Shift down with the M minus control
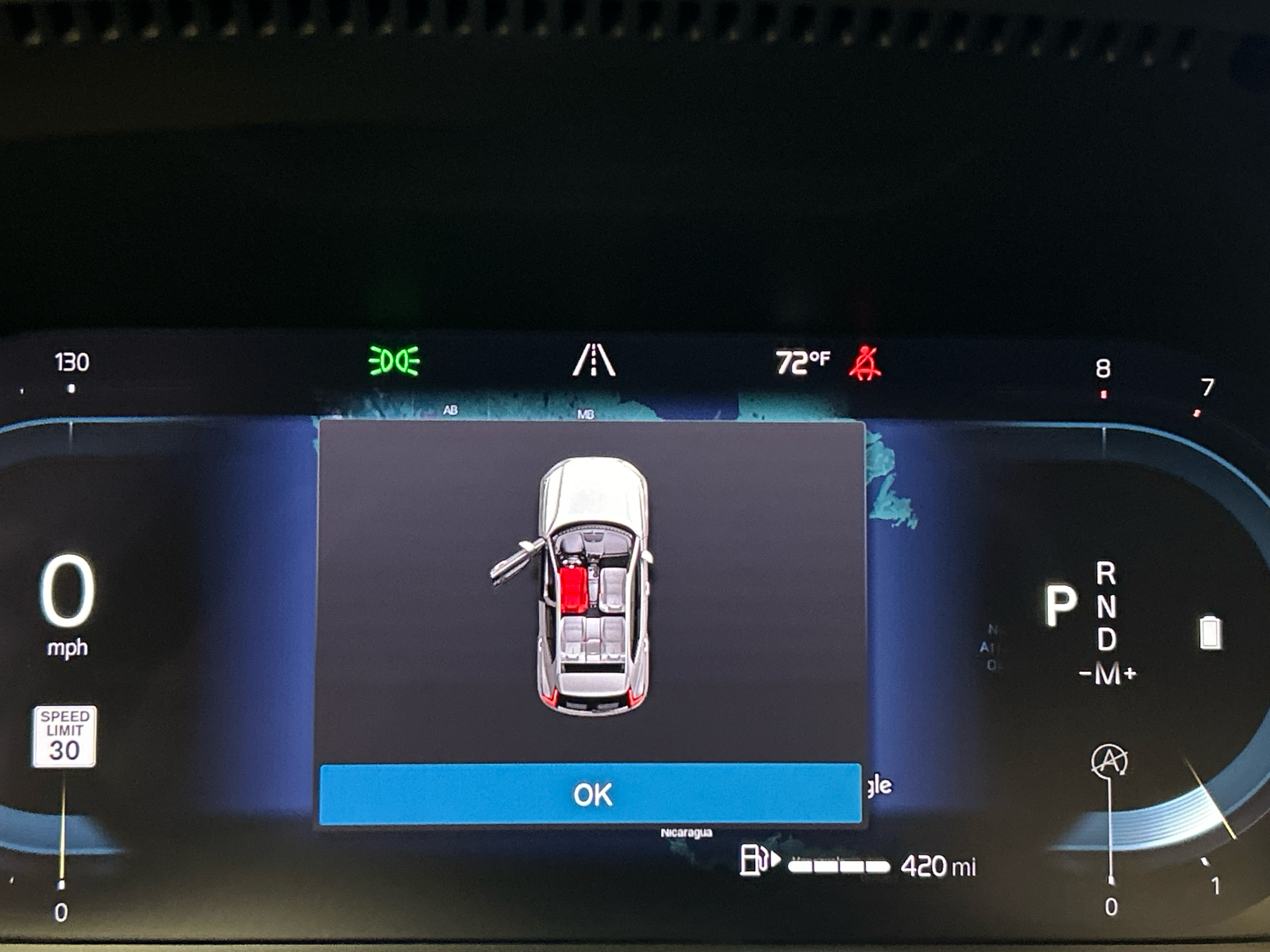This screenshot has height=952, width=1270. pyautogui.click(x=1084, y=670)
